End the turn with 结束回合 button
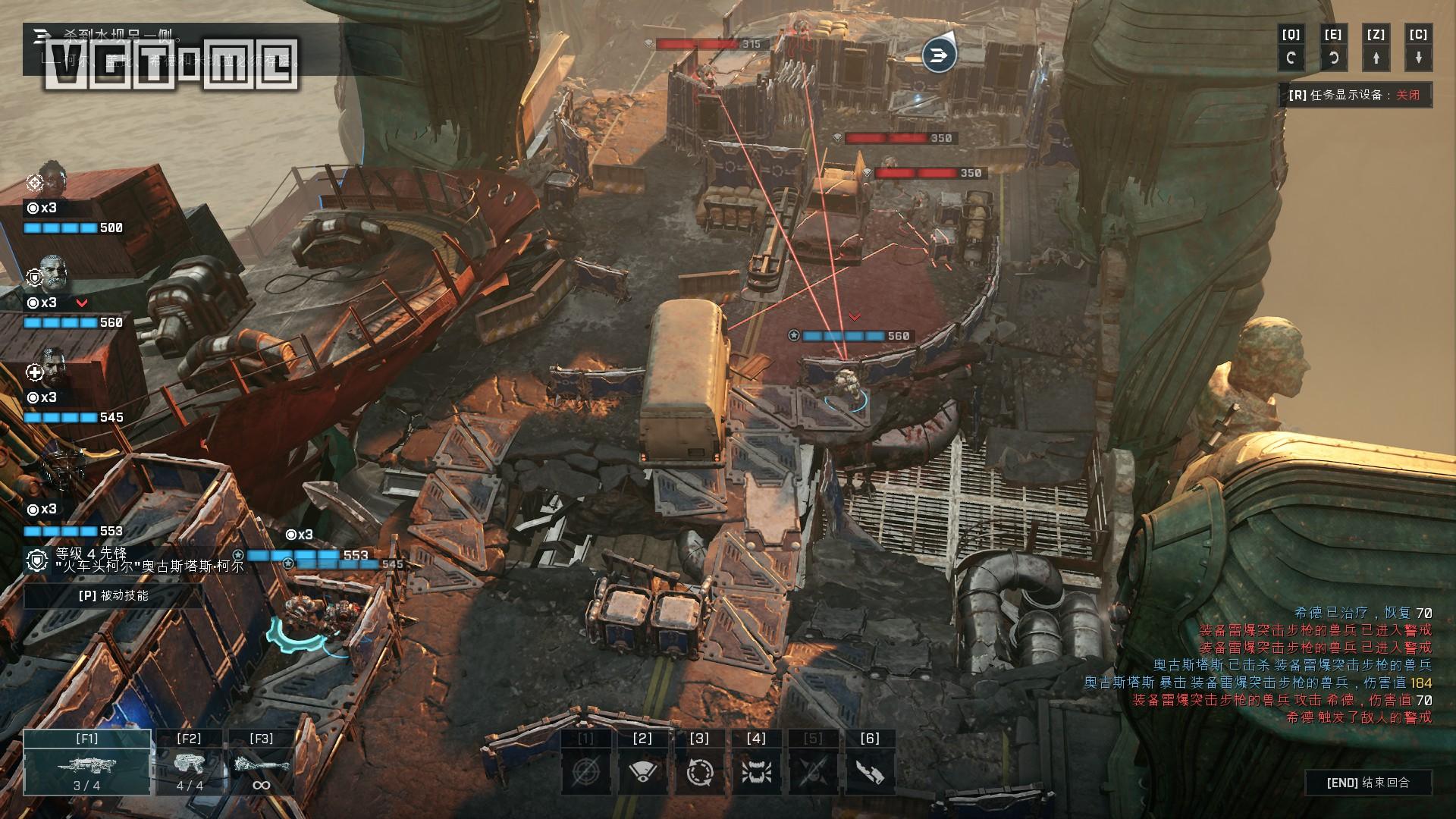 pyautogui.click(x=1368, y=783)
